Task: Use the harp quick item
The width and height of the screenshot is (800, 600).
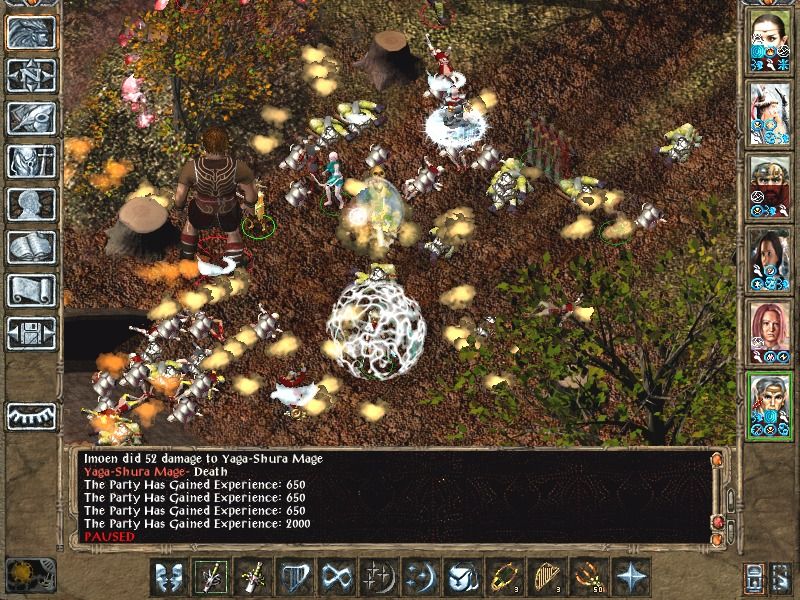Action: click(x=544, y=577)
